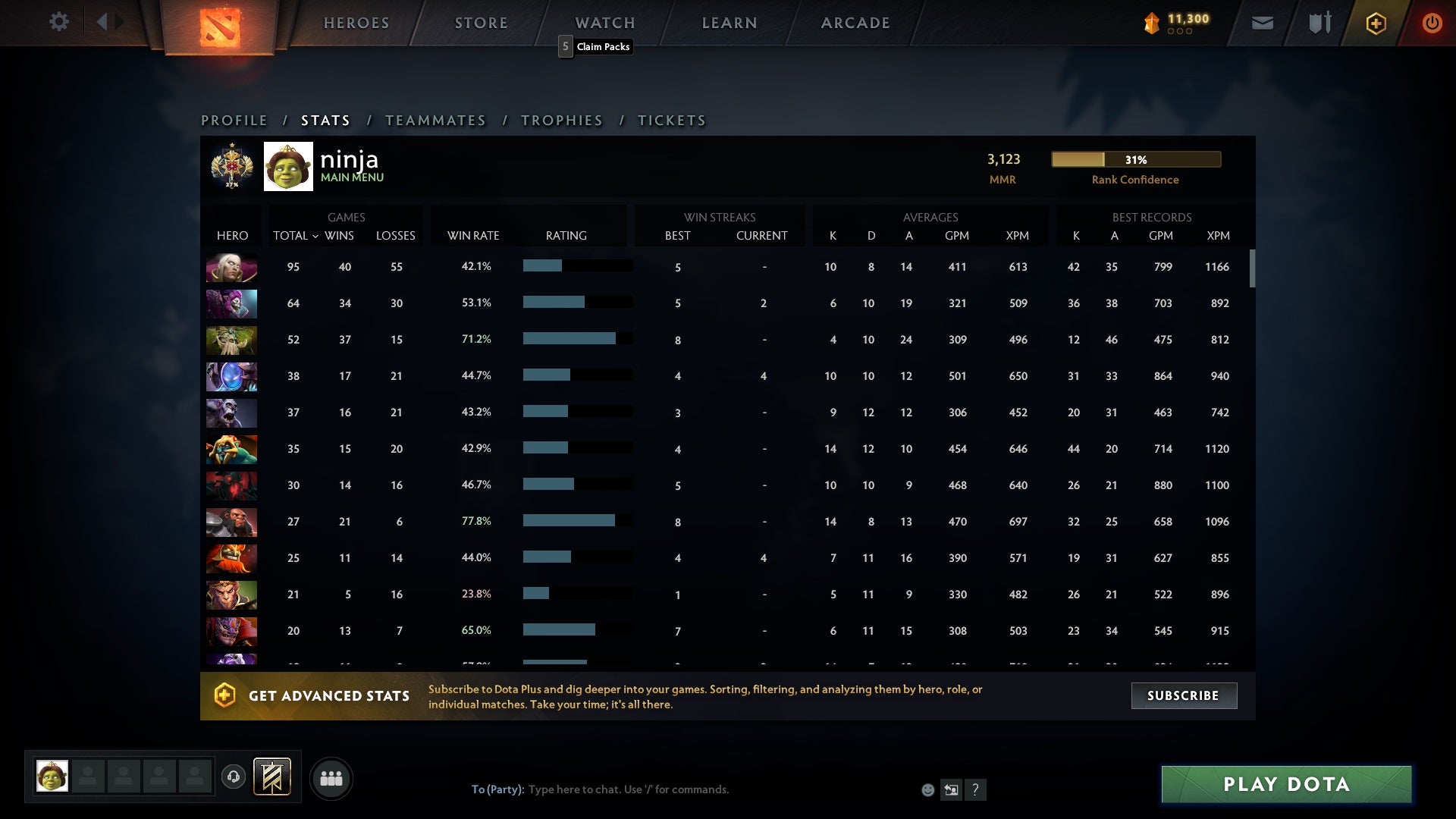Open the WATCH menu

click(x=604, y=23)
